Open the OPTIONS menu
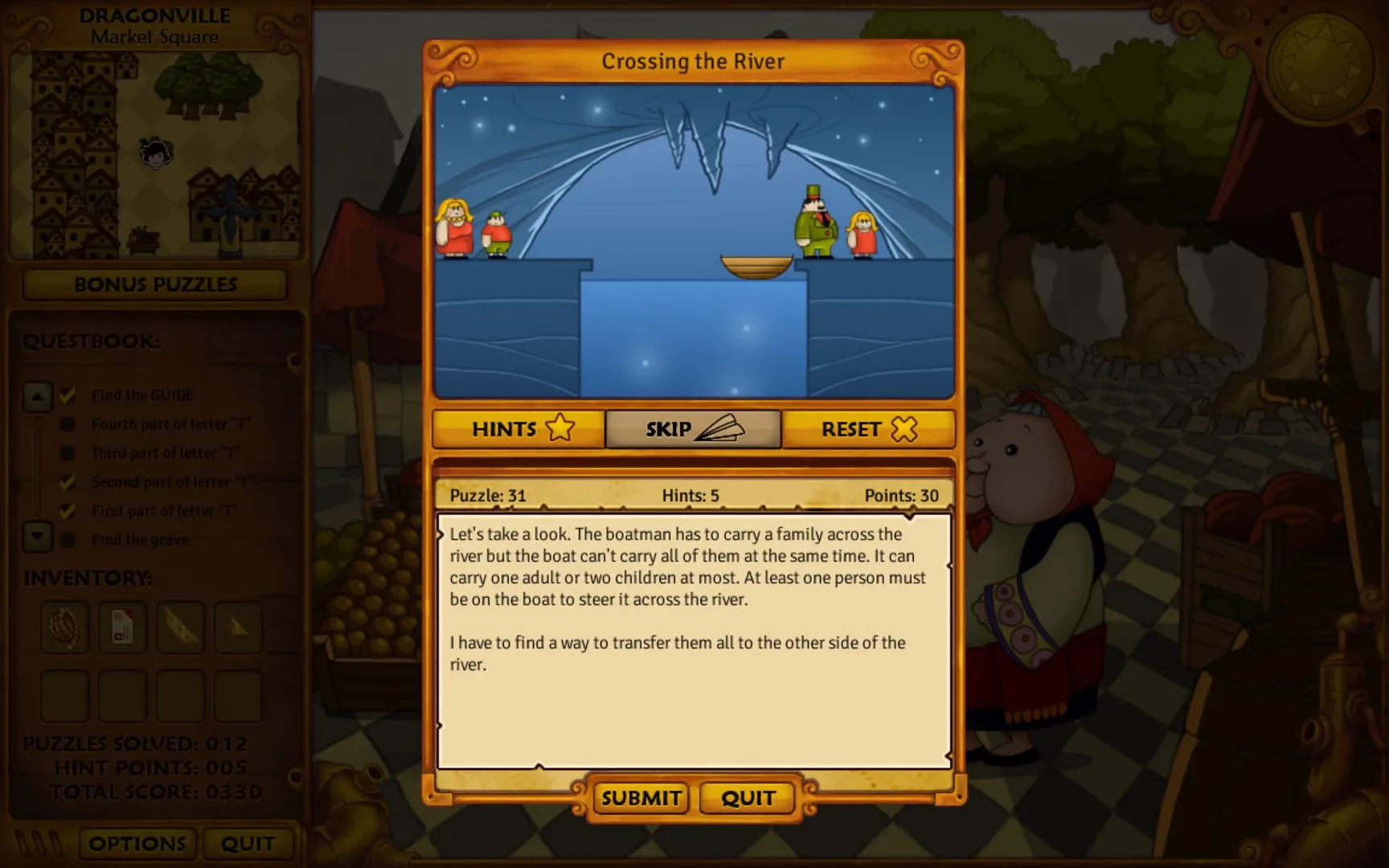The height and width of the screenshot is (868, 1389). [137, 843]
